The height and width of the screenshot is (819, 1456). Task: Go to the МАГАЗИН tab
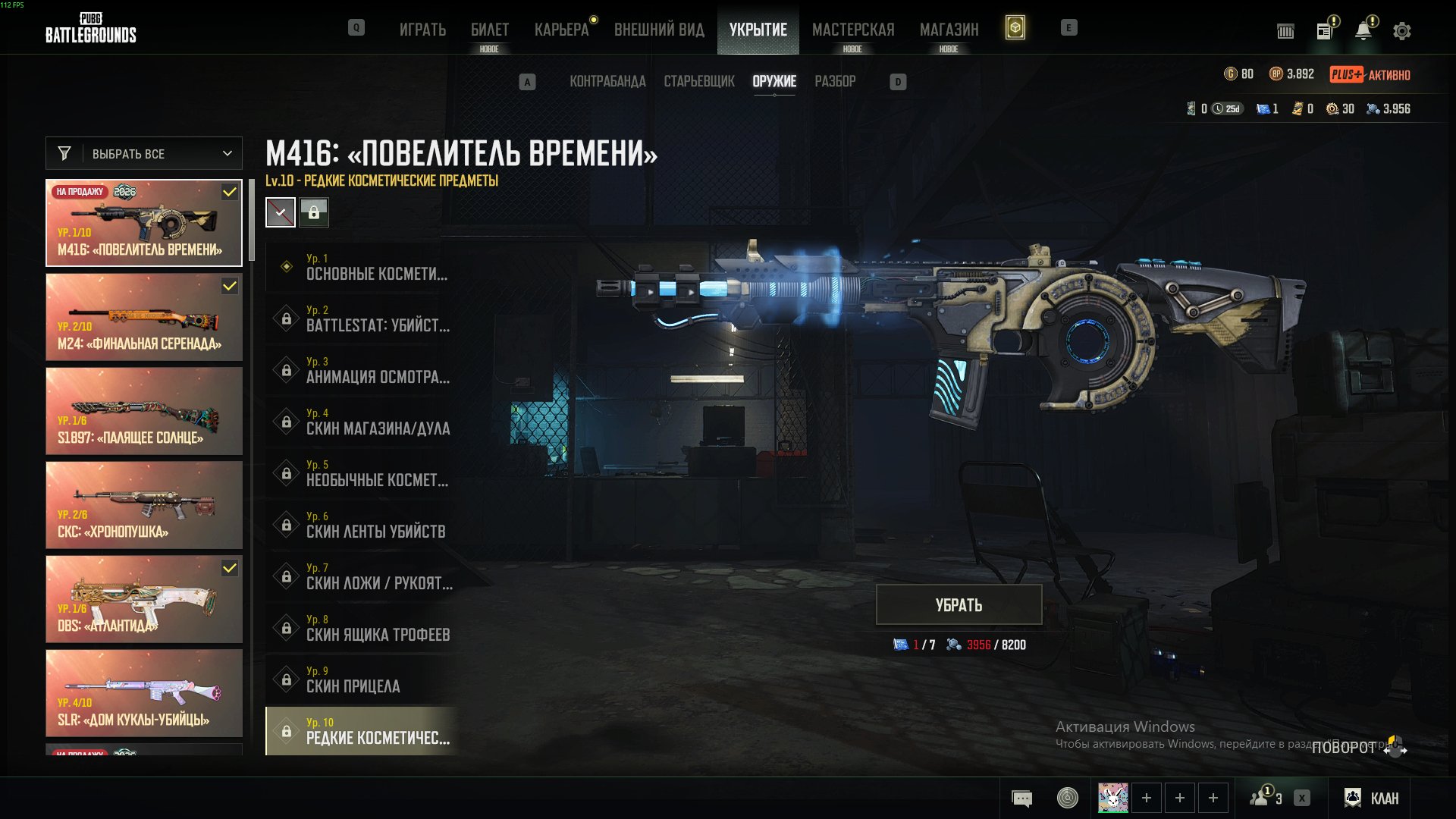tap(949, 30)
